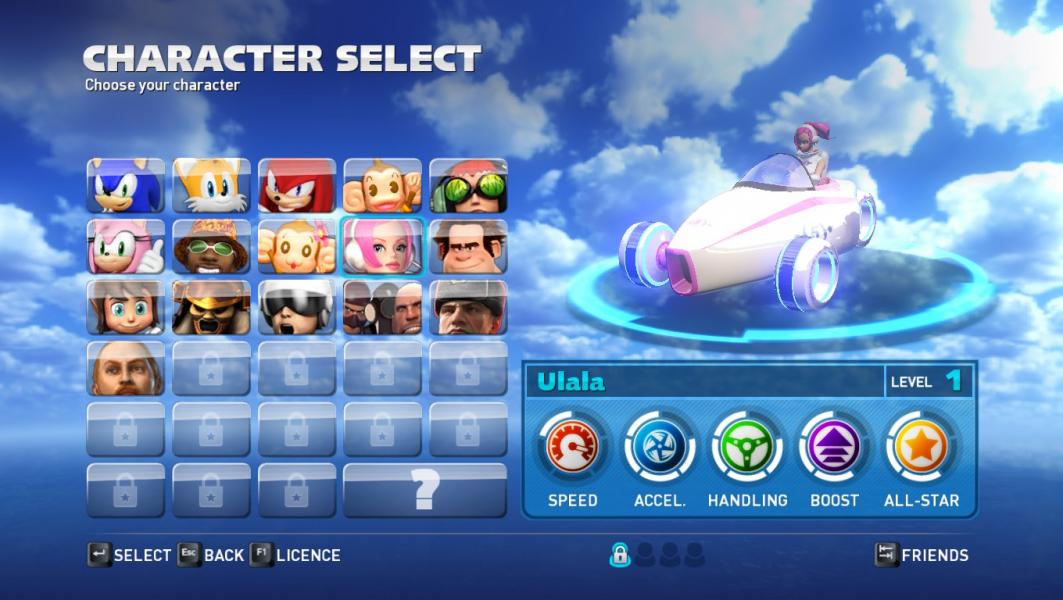Choose MeeMee the monkey with pink bow
Screen dimensions: 1063x600
pyautogui.click(x=297, y=247)
